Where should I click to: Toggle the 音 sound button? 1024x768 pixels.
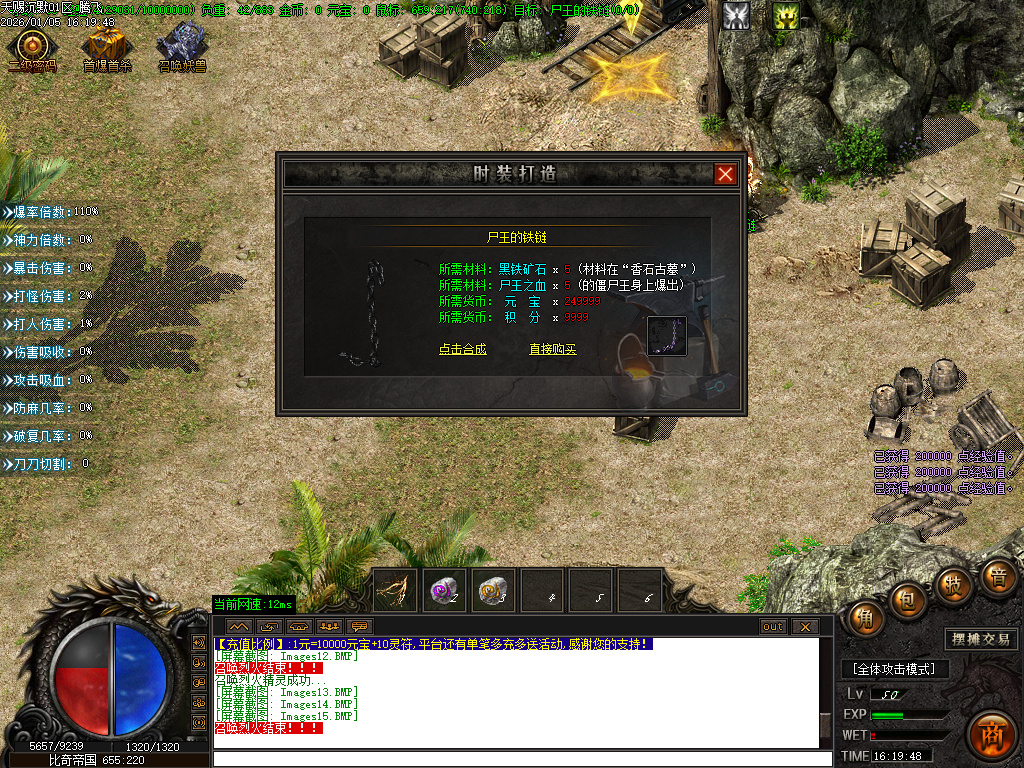click(x=996, y=578)
